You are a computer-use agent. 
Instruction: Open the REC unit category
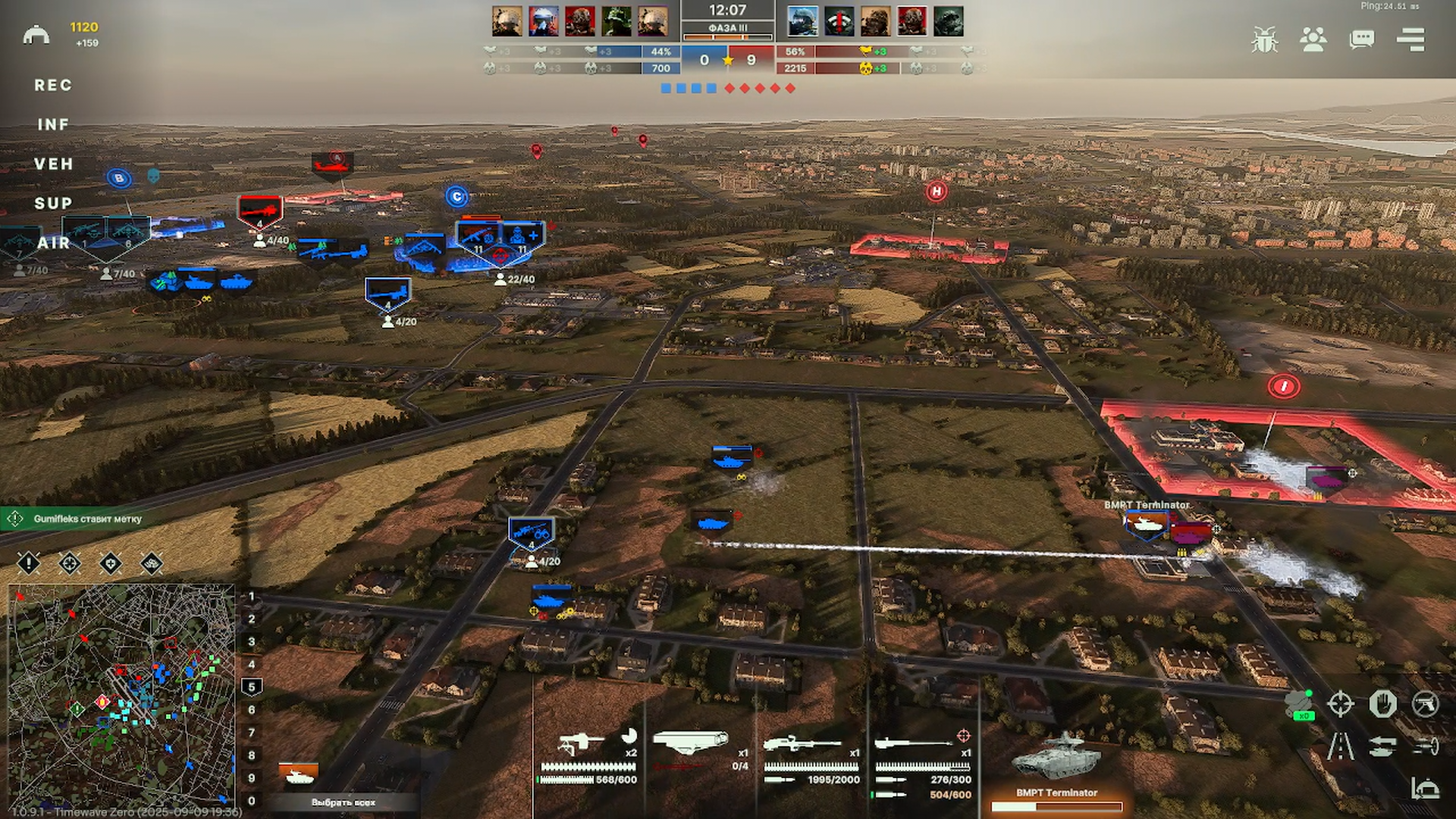click(x=53, y=86)
